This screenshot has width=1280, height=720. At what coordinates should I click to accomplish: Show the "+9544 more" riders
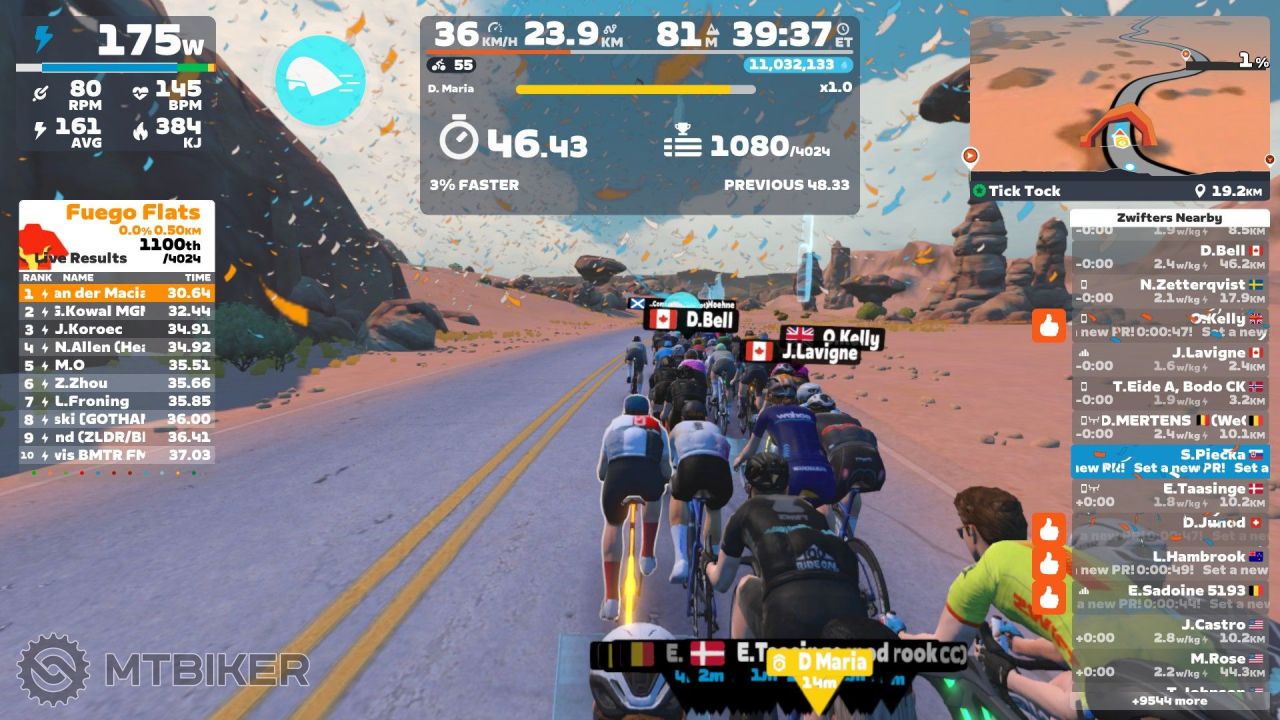[x=1169, y=701]
